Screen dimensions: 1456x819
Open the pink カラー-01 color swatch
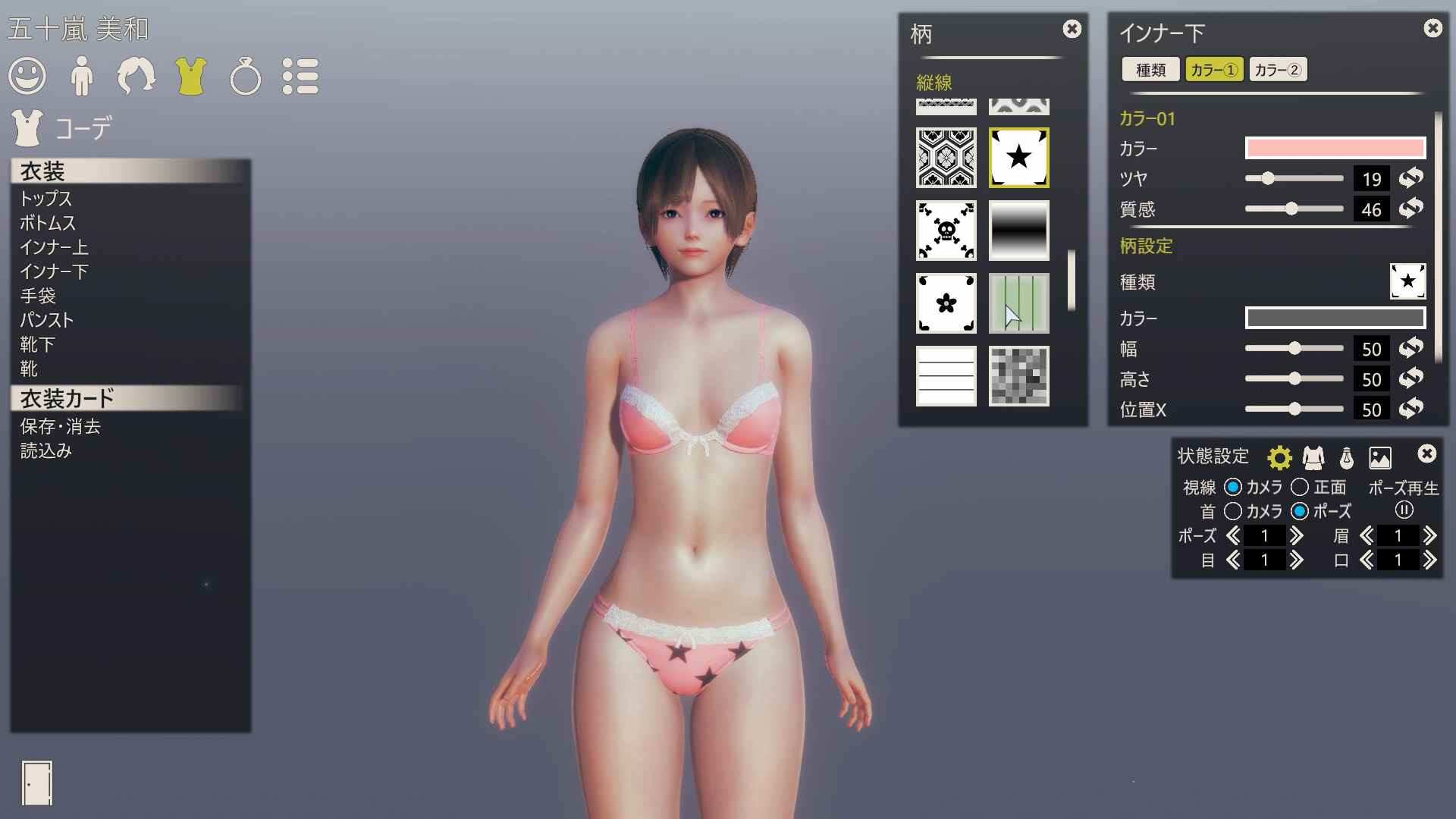pyautogui.click(x=1335, y=148)
